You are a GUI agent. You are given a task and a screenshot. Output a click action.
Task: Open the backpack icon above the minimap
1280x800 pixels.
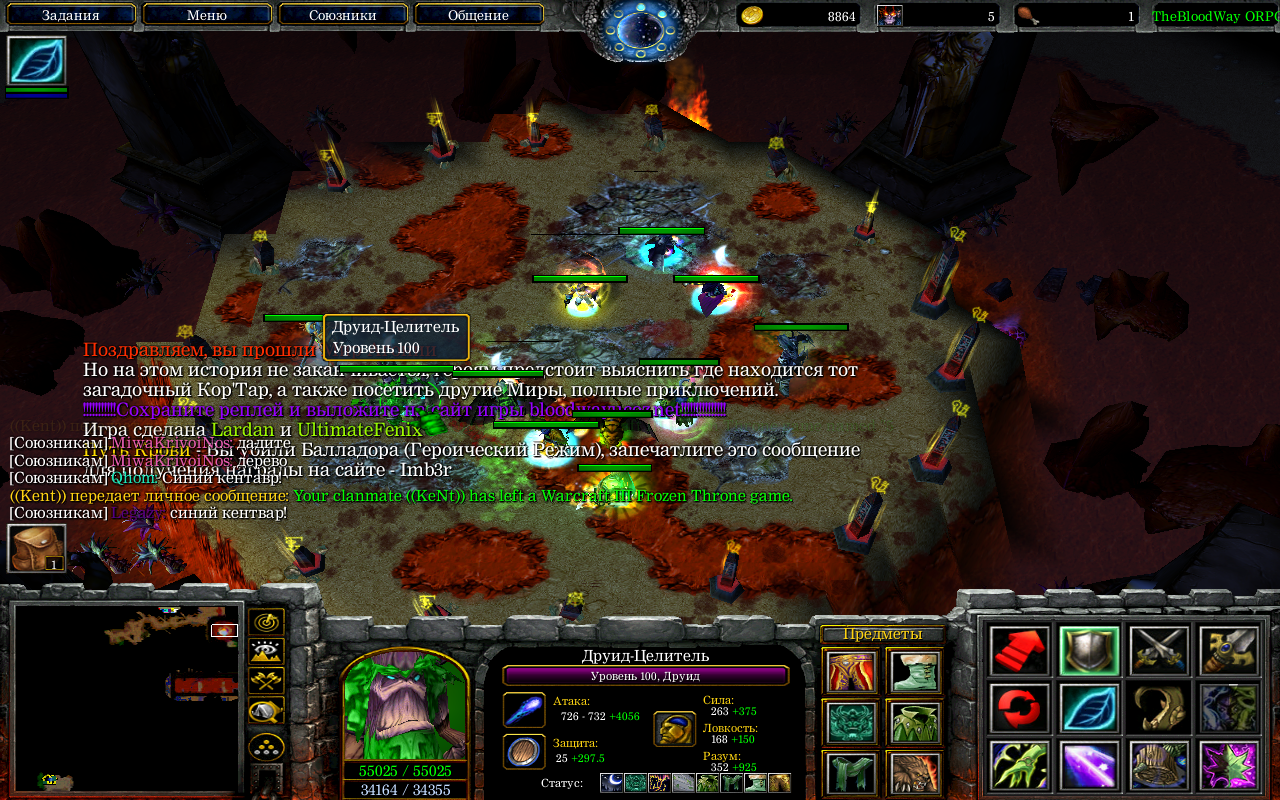(37, 549)
